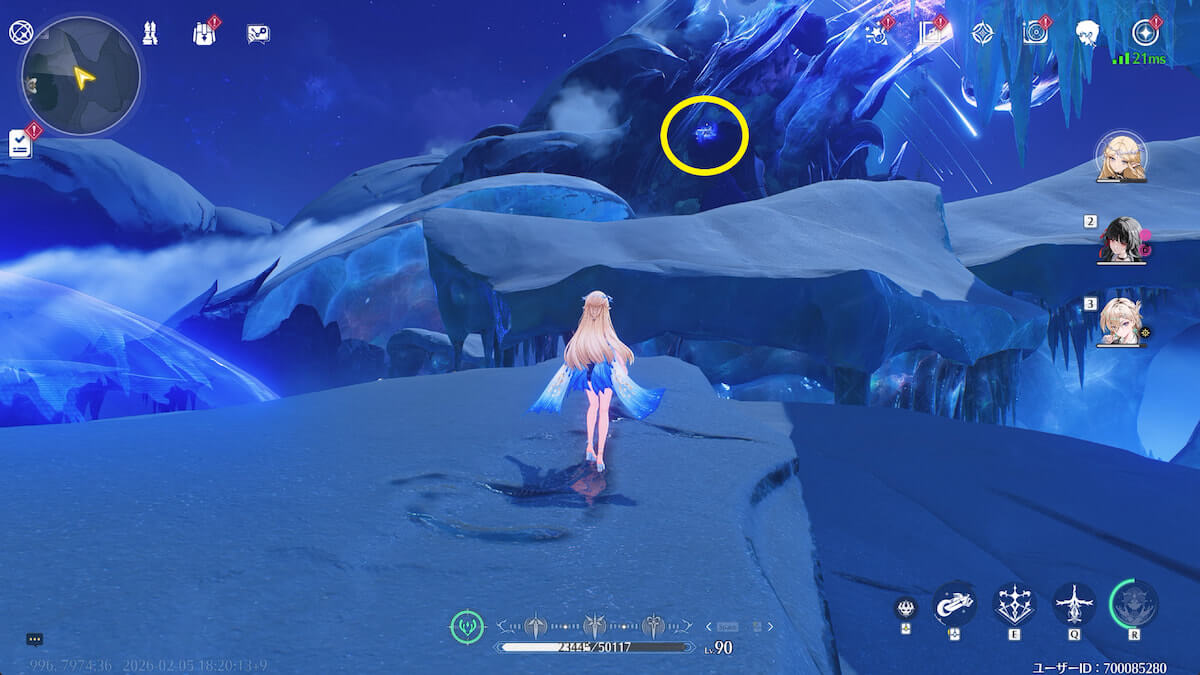Open the two-towers icon in the top bar
The image size is (1200, 675).
[149, 33]
